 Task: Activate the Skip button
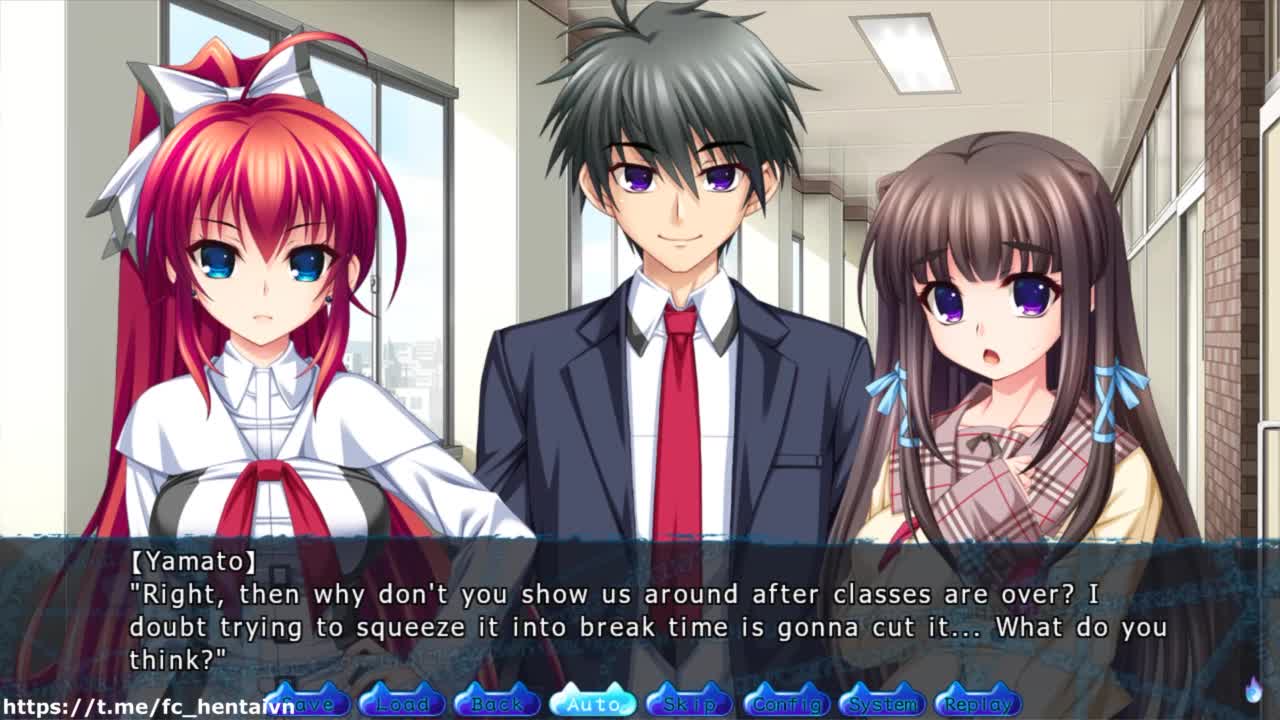[689, 703]
